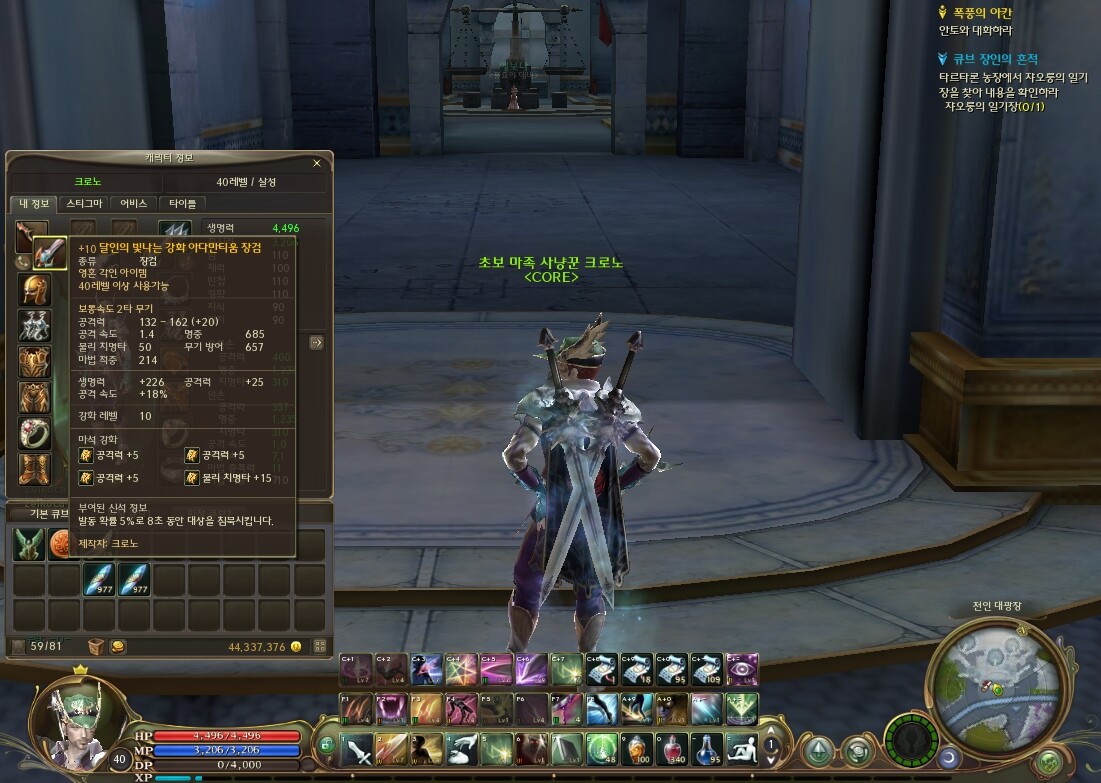Toggle the green hotbar lock button

pyautogui.click(x=325, y=746)
